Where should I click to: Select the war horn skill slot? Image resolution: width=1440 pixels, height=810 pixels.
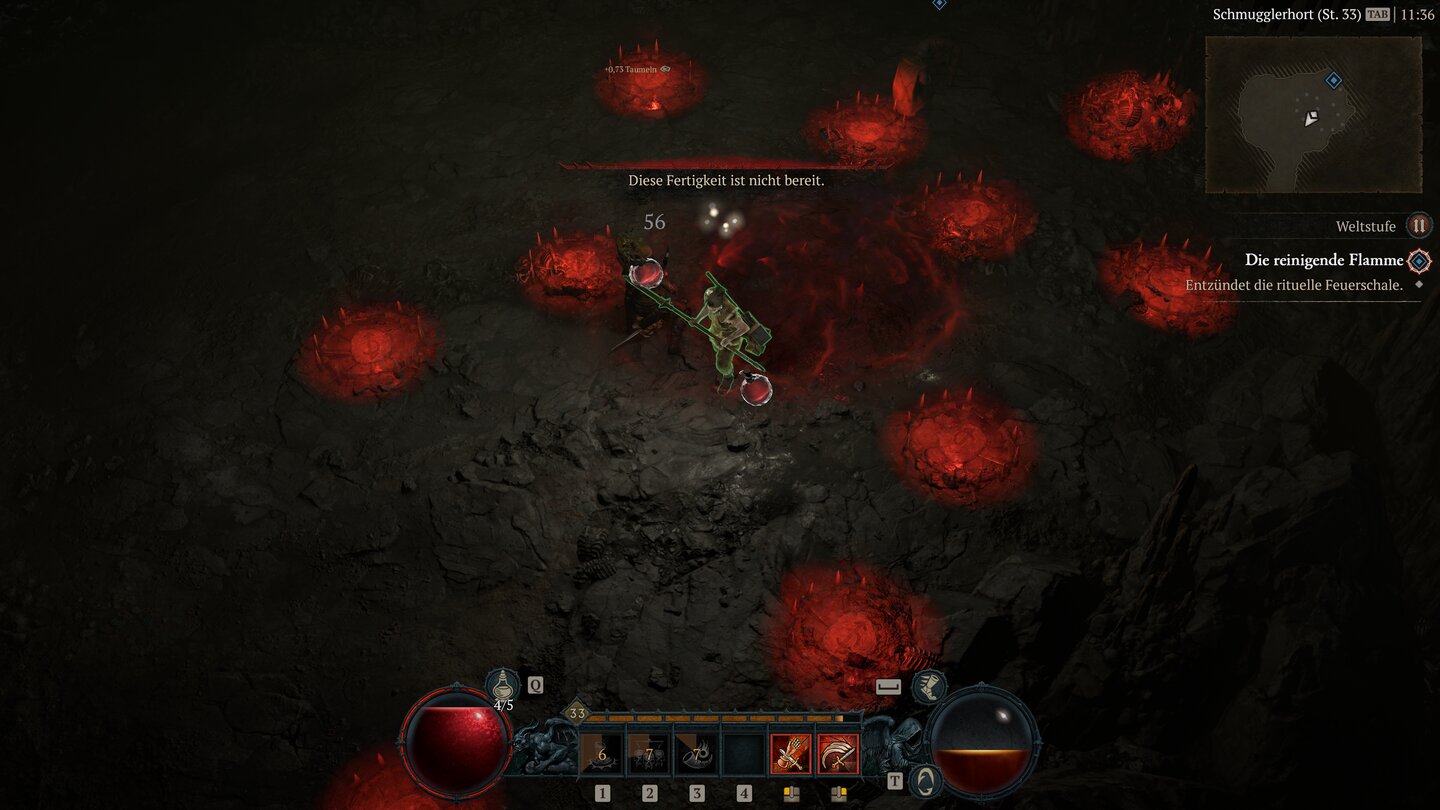(697, 755)
